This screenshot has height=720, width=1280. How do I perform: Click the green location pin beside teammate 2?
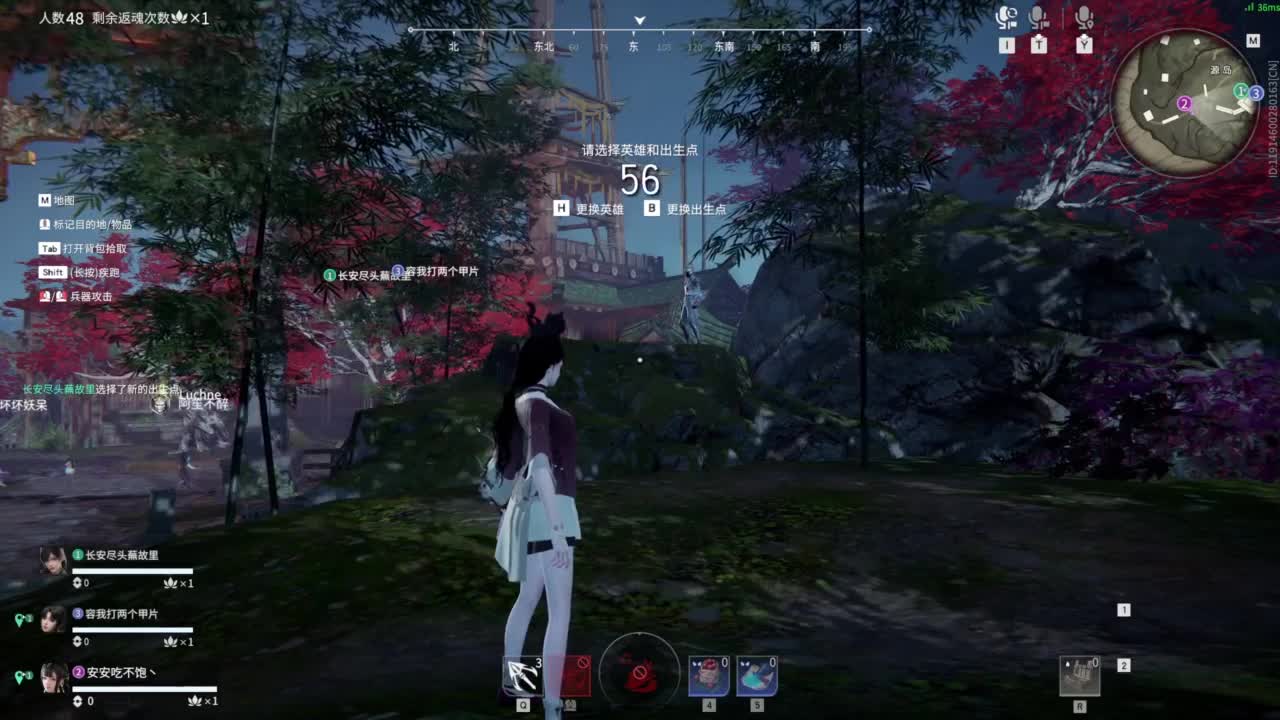pos(19,674)
